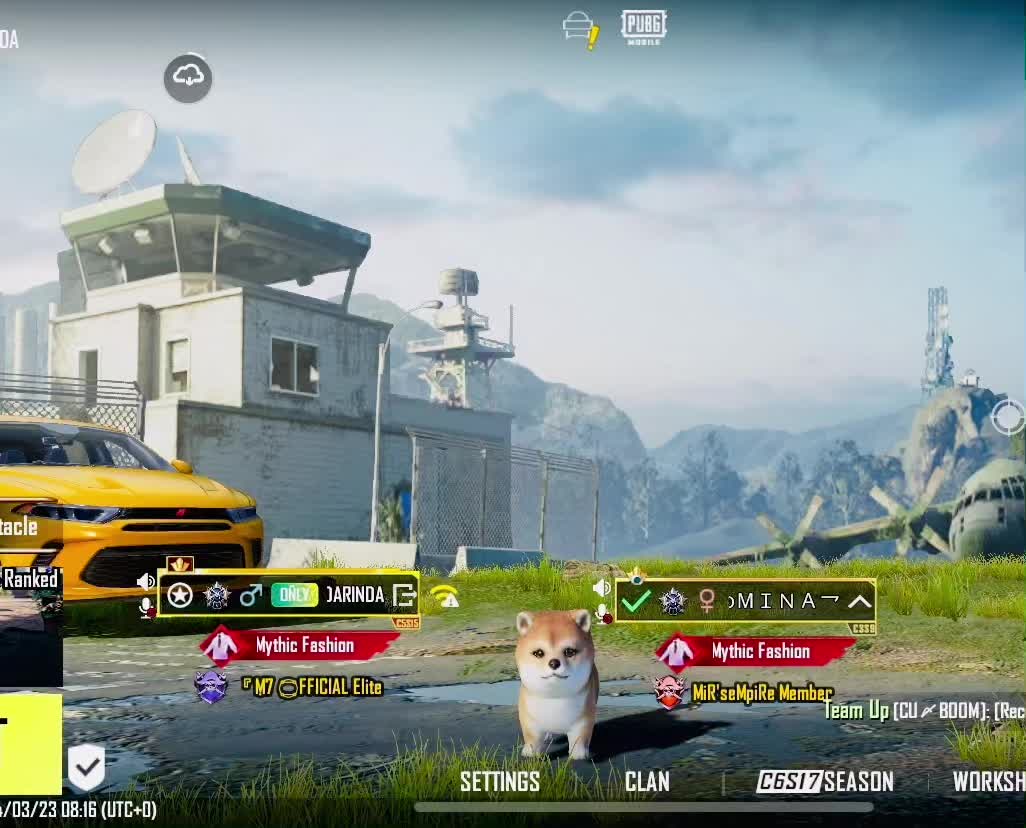Open the C6S17 Season page
Image resolution: width=1026 pixels, height=828 pixels.
coord(825,782)
